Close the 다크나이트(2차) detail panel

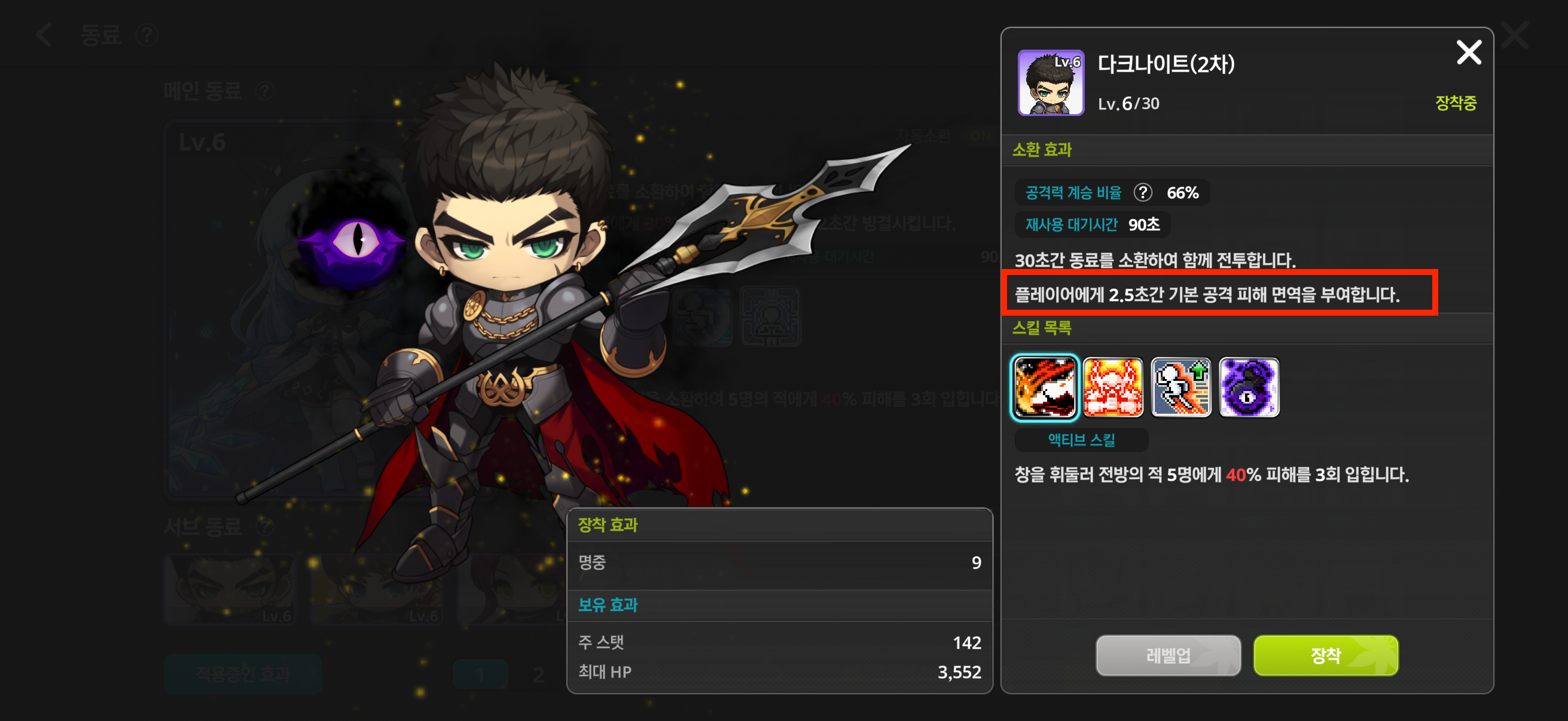click(1469, 53)
